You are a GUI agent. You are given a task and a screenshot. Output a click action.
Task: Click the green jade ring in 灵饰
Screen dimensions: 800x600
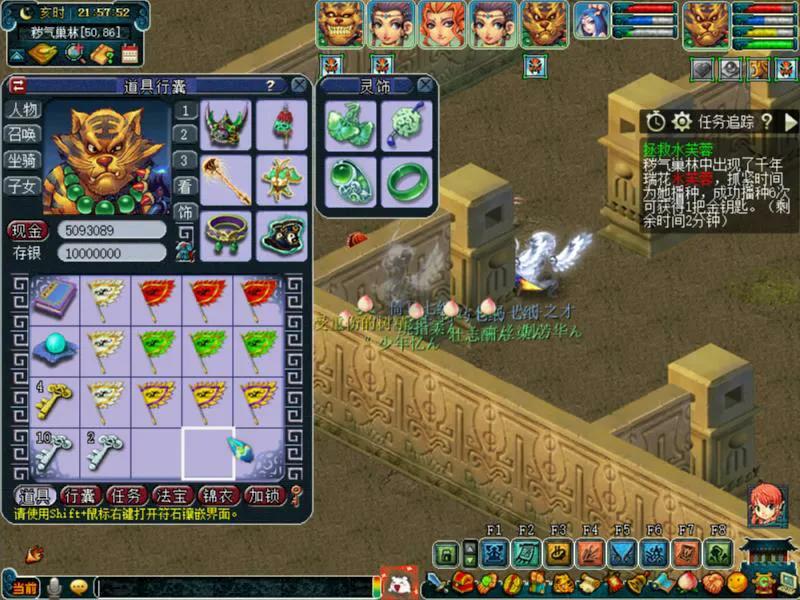click(407, 181)
